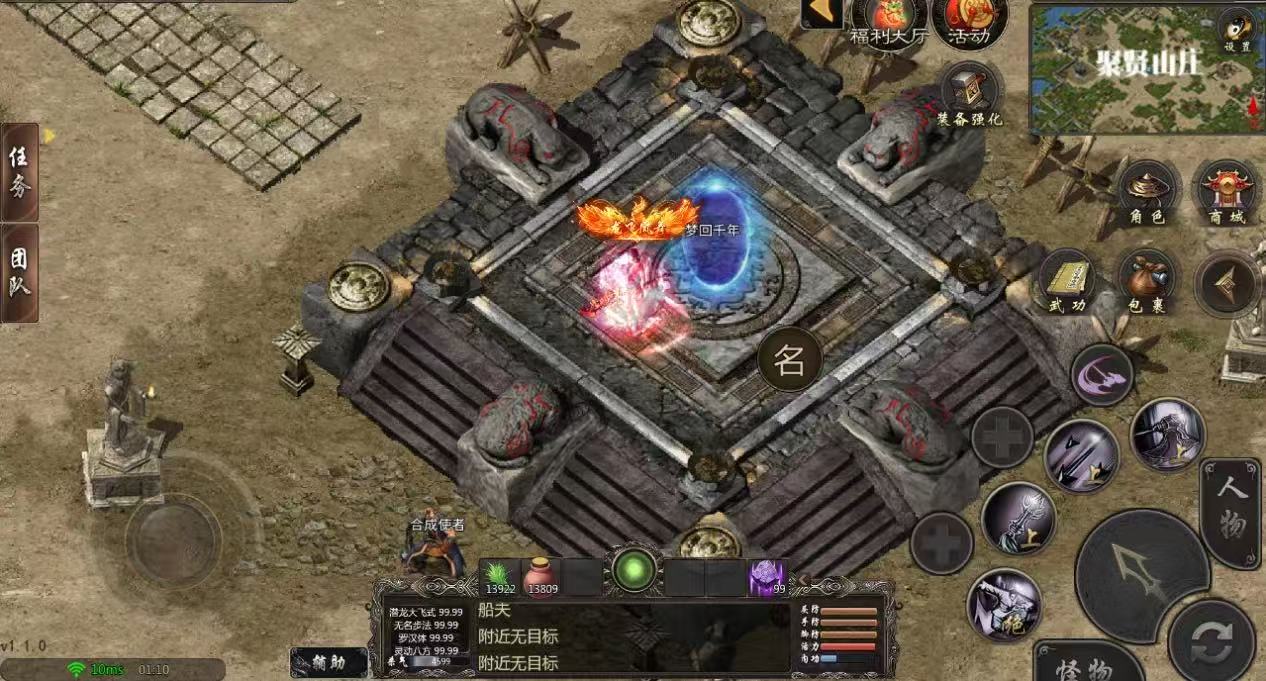Tap the main arrow attack button

point(1141,573)
